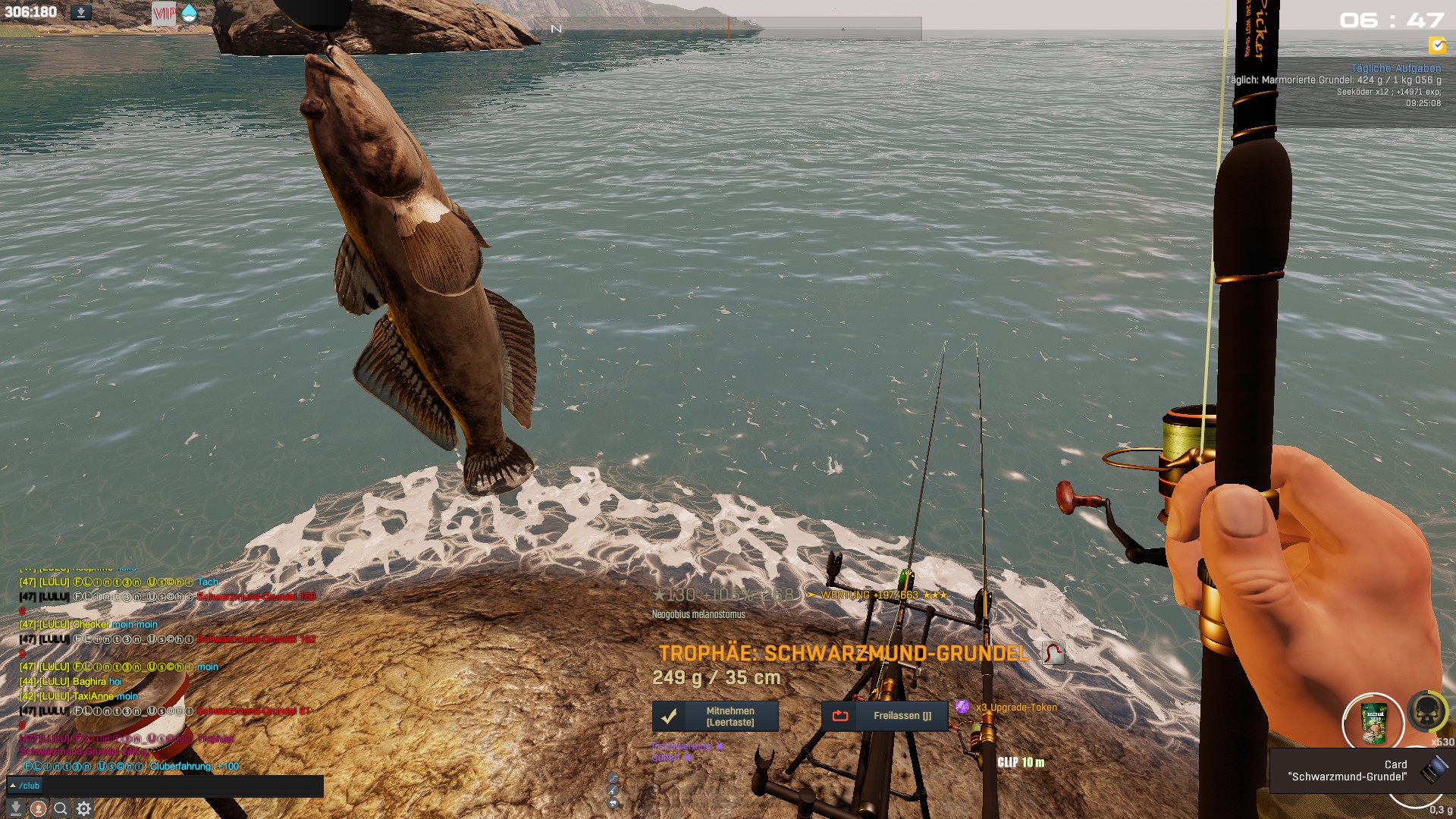Open the VIP status badge
Image resolution: width=1456 pixels, height=819 pixels.
pyautogui.click(x=164, y=13)
